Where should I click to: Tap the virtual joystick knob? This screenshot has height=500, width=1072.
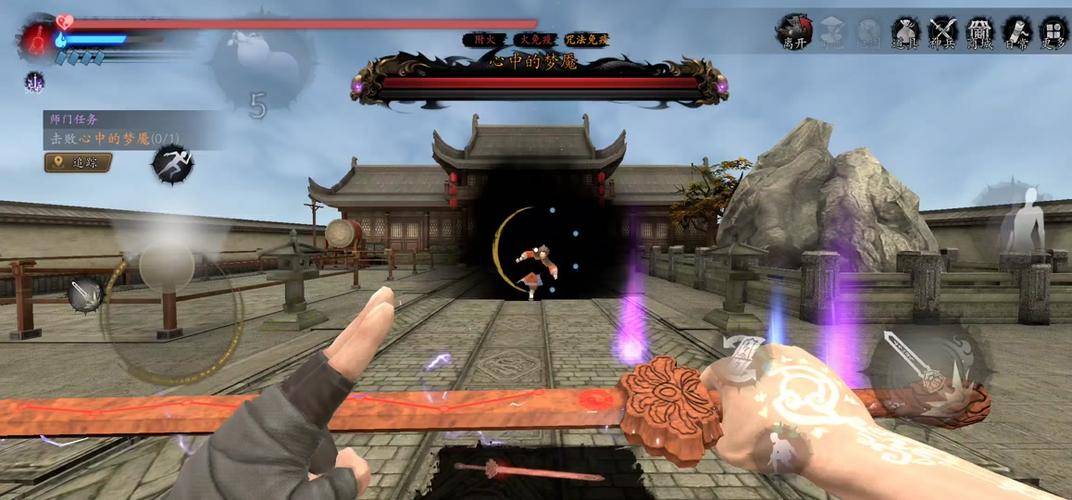(x=166, y=266)
